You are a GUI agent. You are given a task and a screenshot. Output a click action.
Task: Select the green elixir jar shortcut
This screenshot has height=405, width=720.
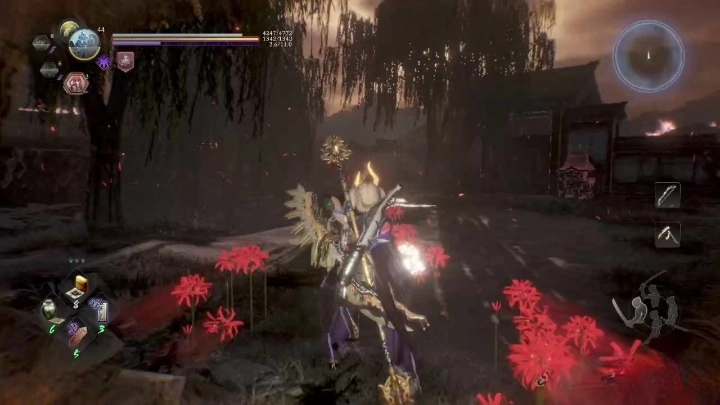(51, 310)
